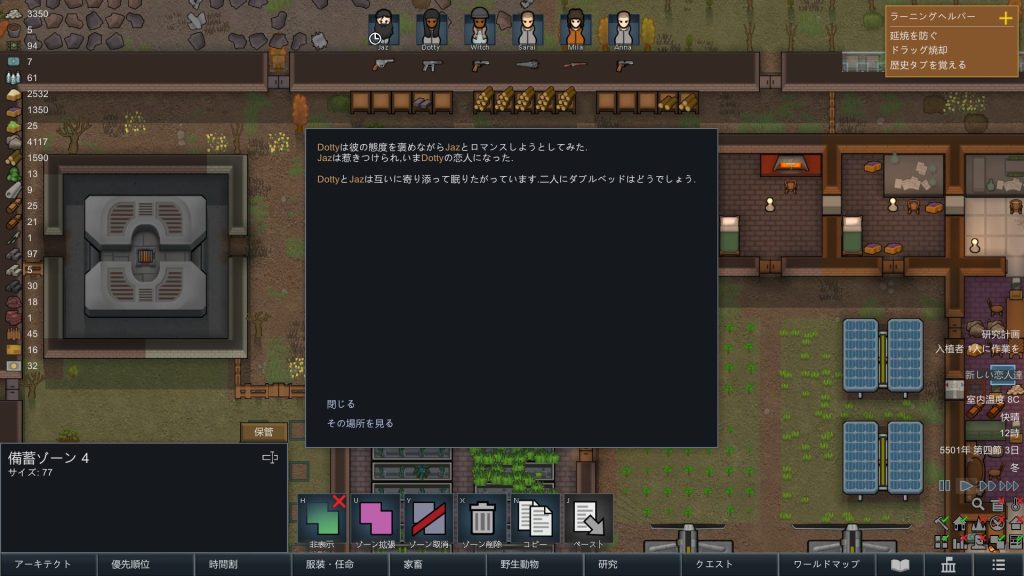Click the expand zone (ゾーン拡張) button
Screen dimensions: 1024x576
[x=375, y=519]
